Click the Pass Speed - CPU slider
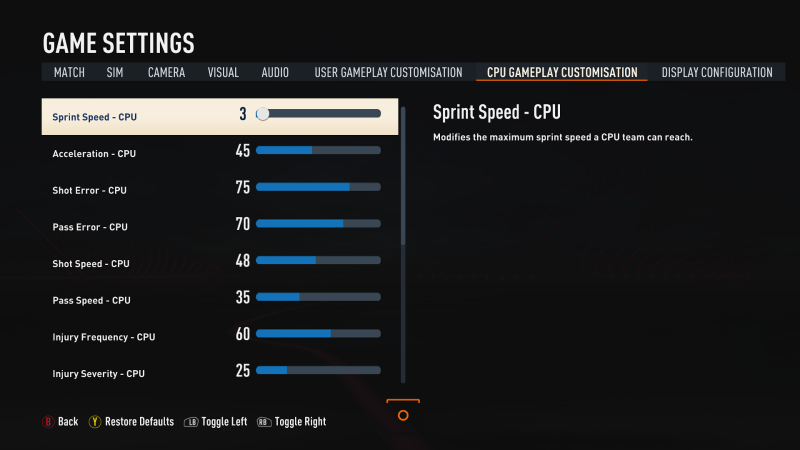This screenshot has width=800, height=450. [318, 297]
